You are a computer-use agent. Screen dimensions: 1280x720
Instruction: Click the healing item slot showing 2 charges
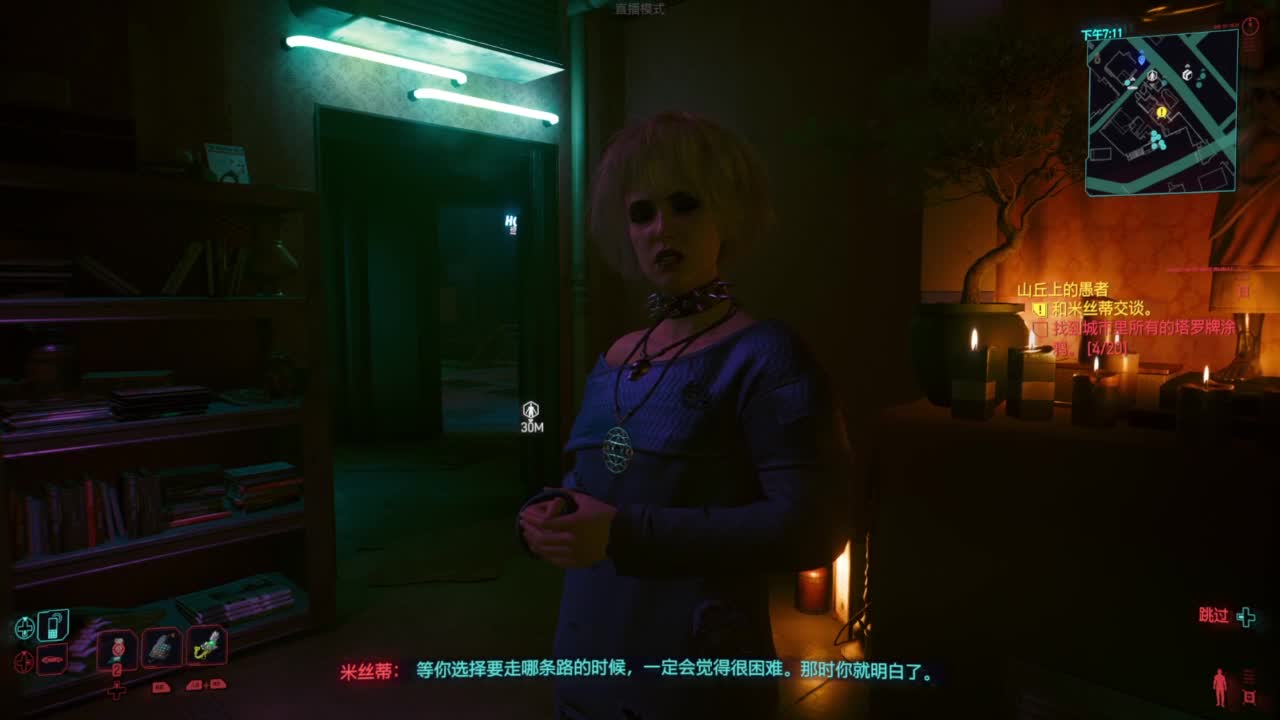[x=116, y=647]
